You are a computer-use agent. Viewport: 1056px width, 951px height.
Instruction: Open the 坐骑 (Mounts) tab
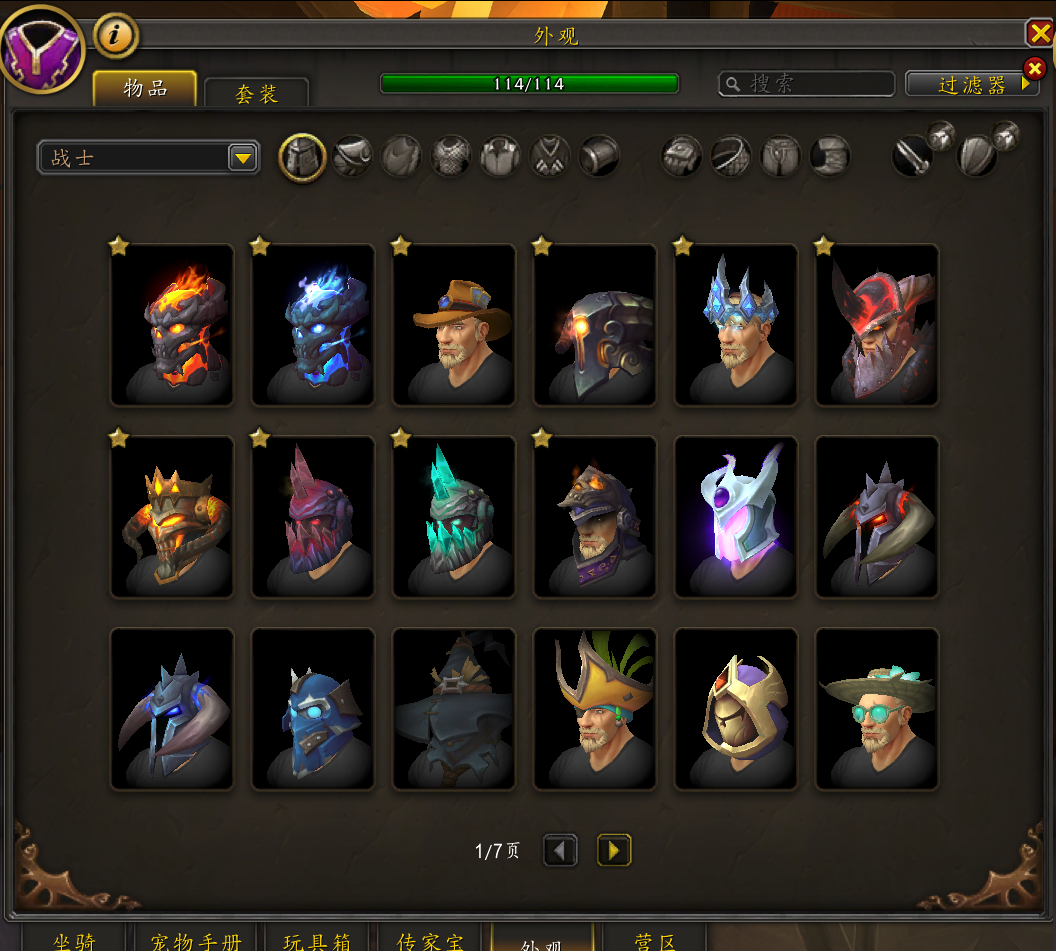[x=74, y=940]
